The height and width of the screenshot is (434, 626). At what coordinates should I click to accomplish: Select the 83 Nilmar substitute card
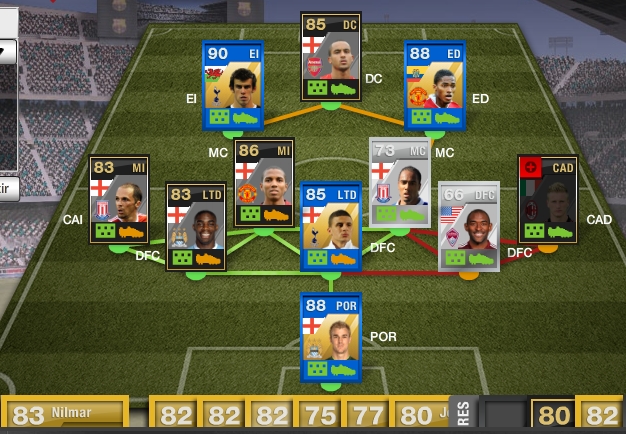point(65,413)
